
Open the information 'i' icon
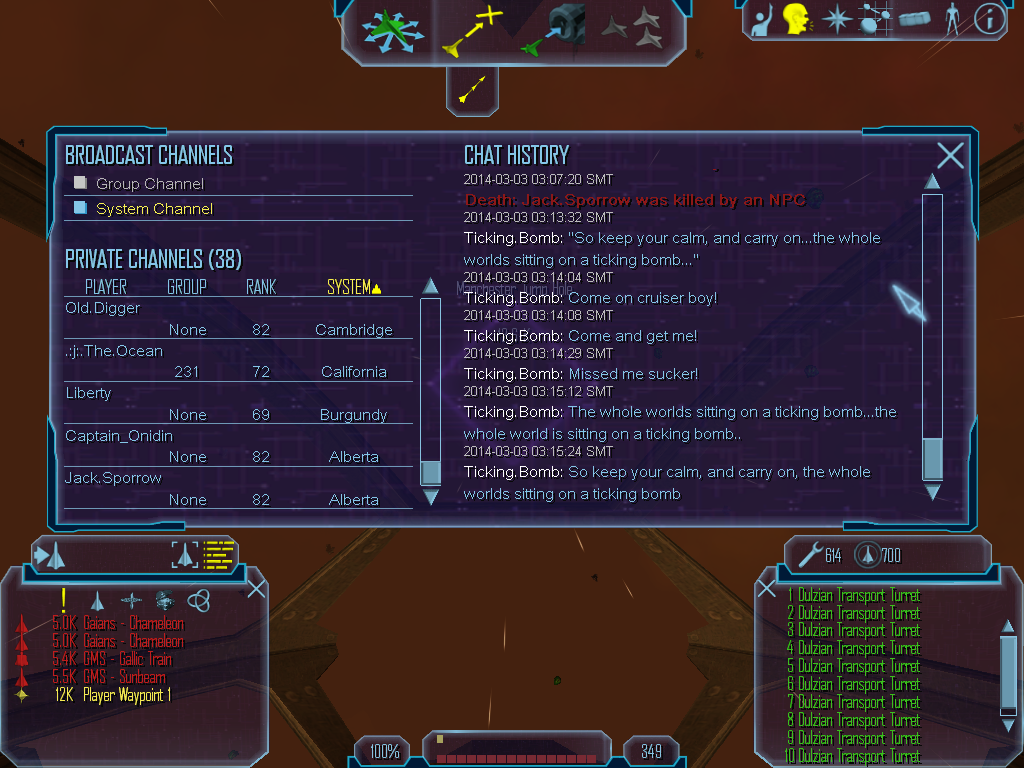tap(989, 19)
